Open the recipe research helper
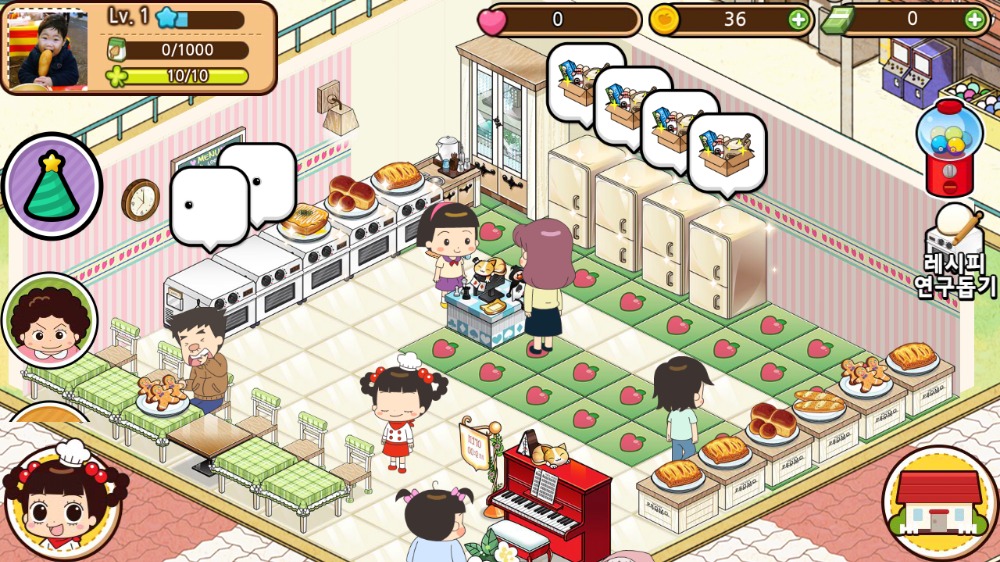The height and width of the screenshot is (562, 1000). [956, 252]
